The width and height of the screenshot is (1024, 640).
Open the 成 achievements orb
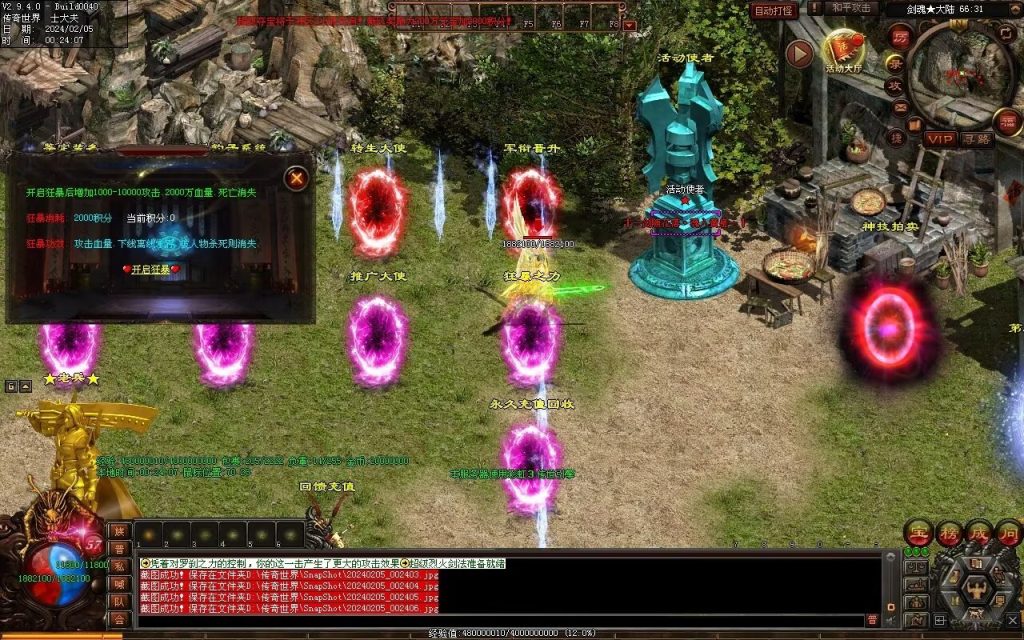(x=978, y=532)
